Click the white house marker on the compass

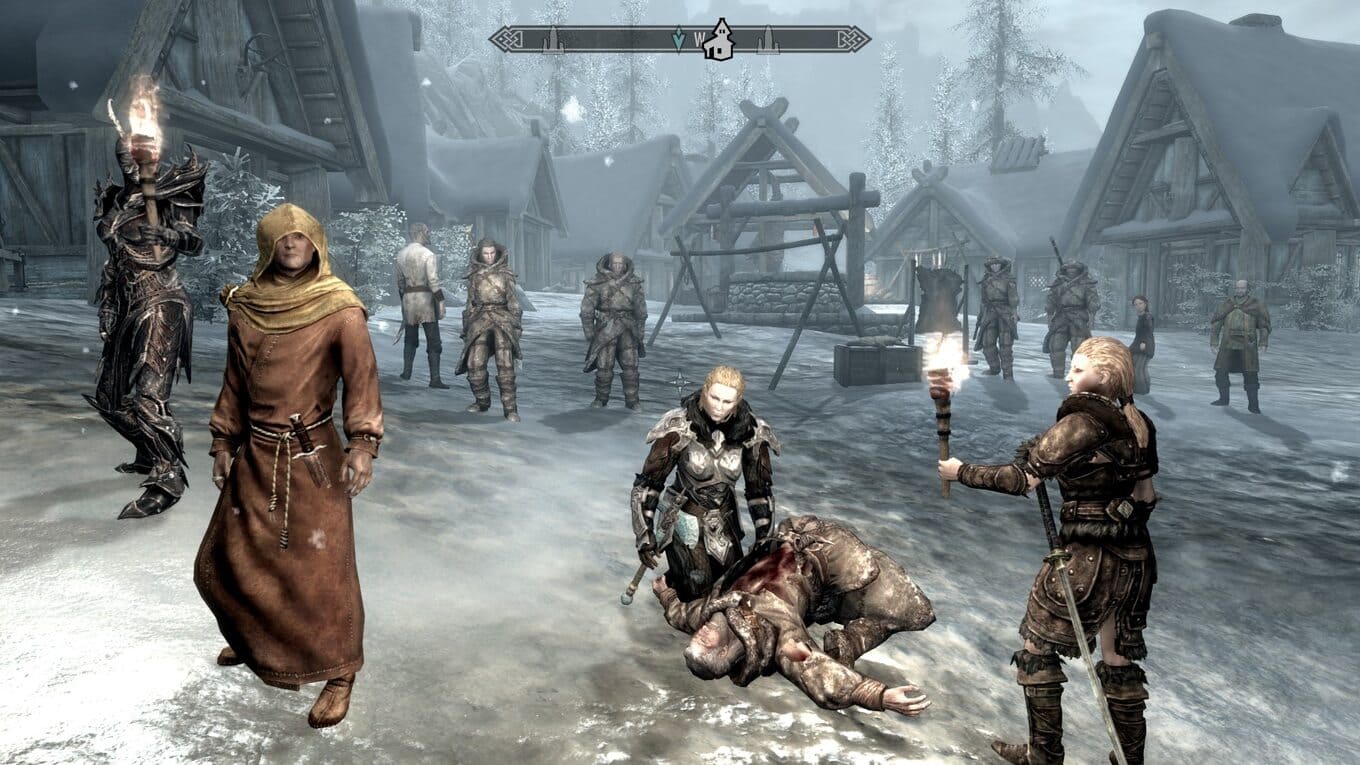coord(717,41)
